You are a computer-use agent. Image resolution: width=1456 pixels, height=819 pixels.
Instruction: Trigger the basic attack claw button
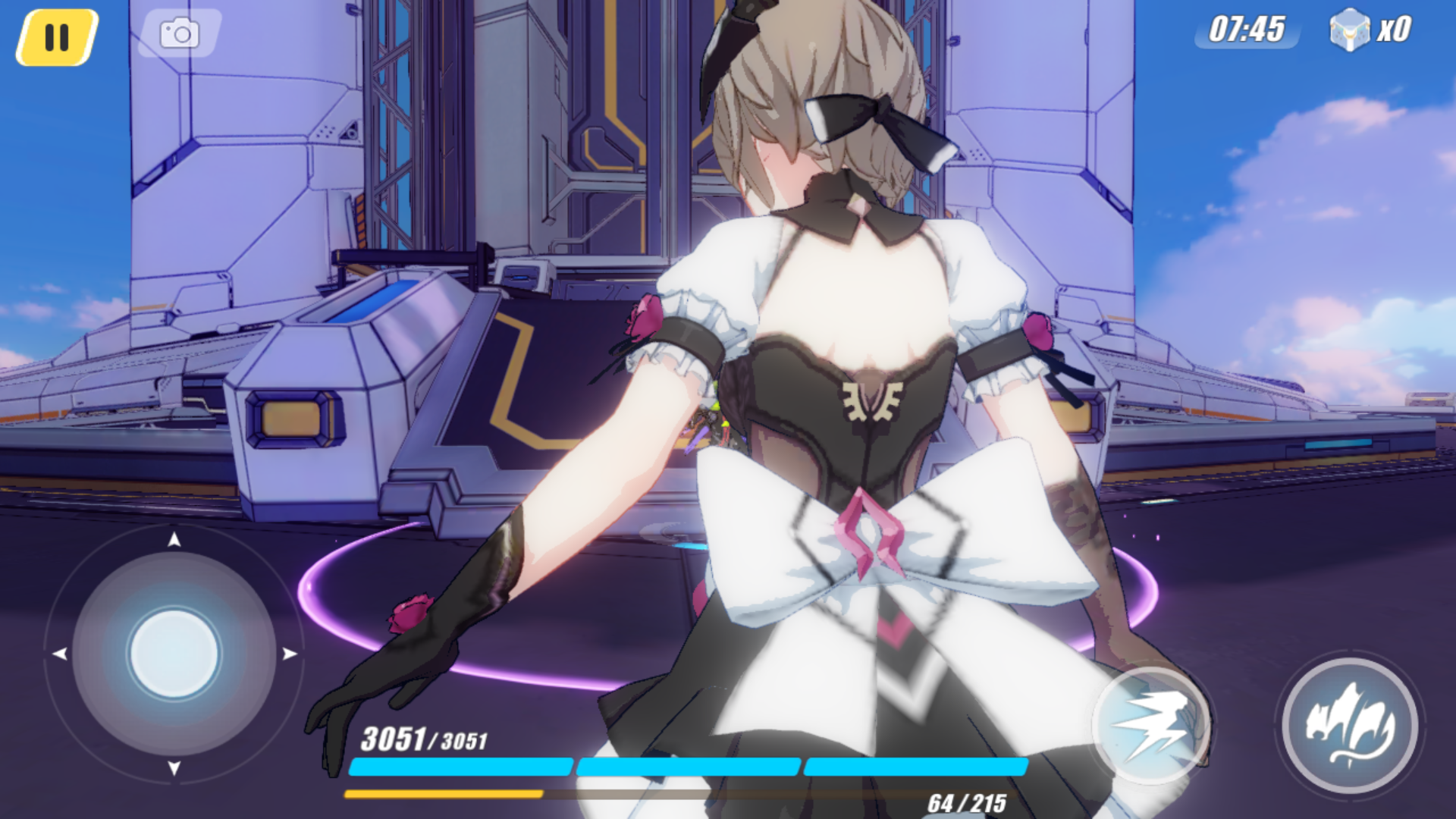[1350, 726]
